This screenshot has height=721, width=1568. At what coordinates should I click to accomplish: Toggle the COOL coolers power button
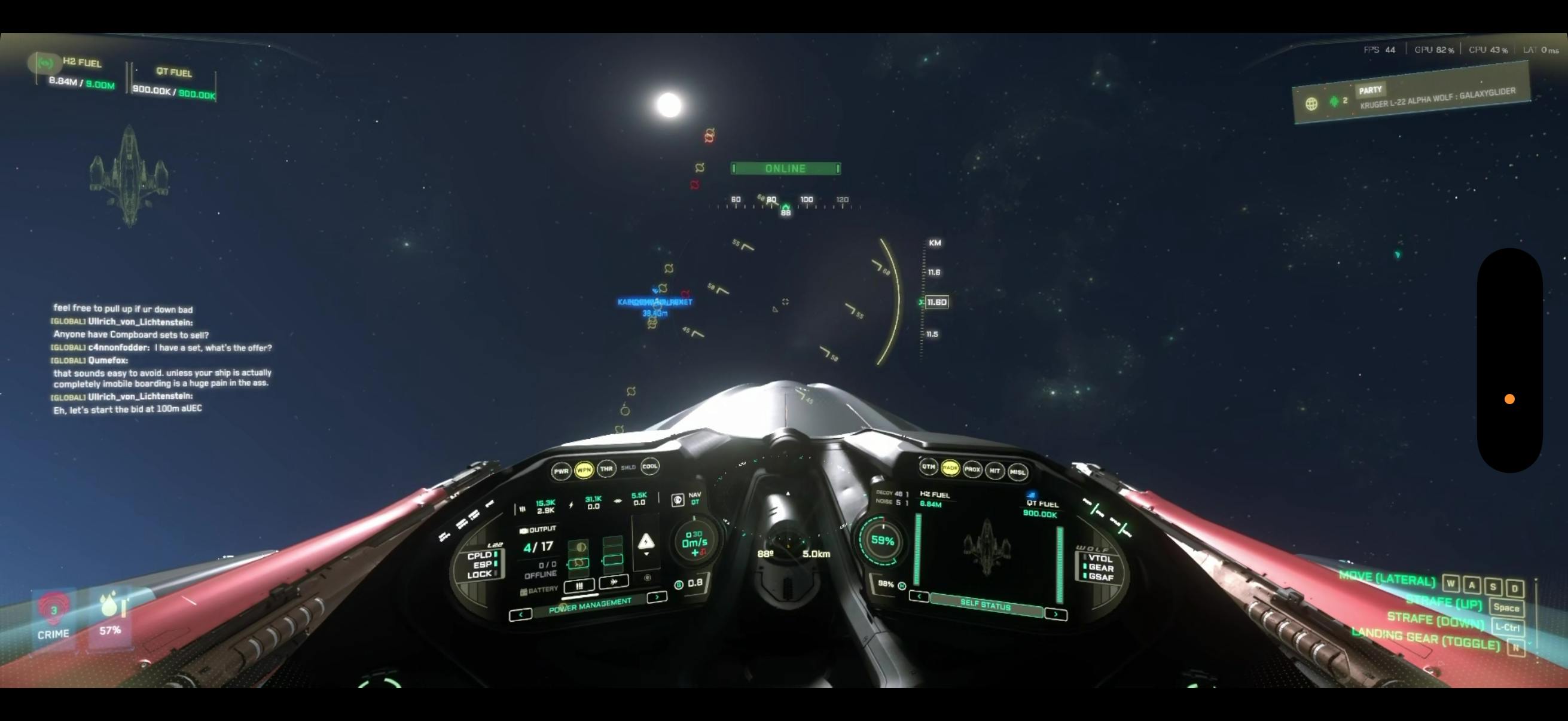pyautogui.click(x=649, y=467)
